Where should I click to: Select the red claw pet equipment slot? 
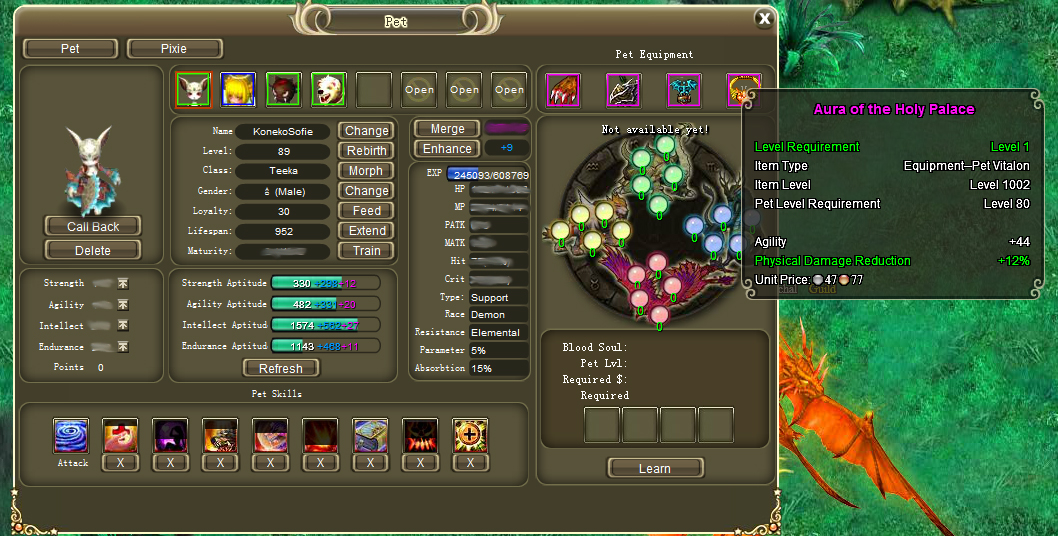(x=564, y=90)
